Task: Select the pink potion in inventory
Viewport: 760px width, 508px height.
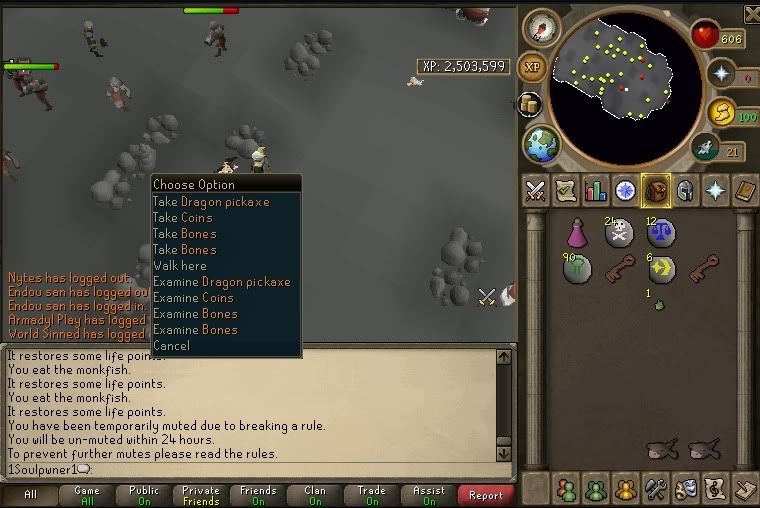Action: [578, 235]
